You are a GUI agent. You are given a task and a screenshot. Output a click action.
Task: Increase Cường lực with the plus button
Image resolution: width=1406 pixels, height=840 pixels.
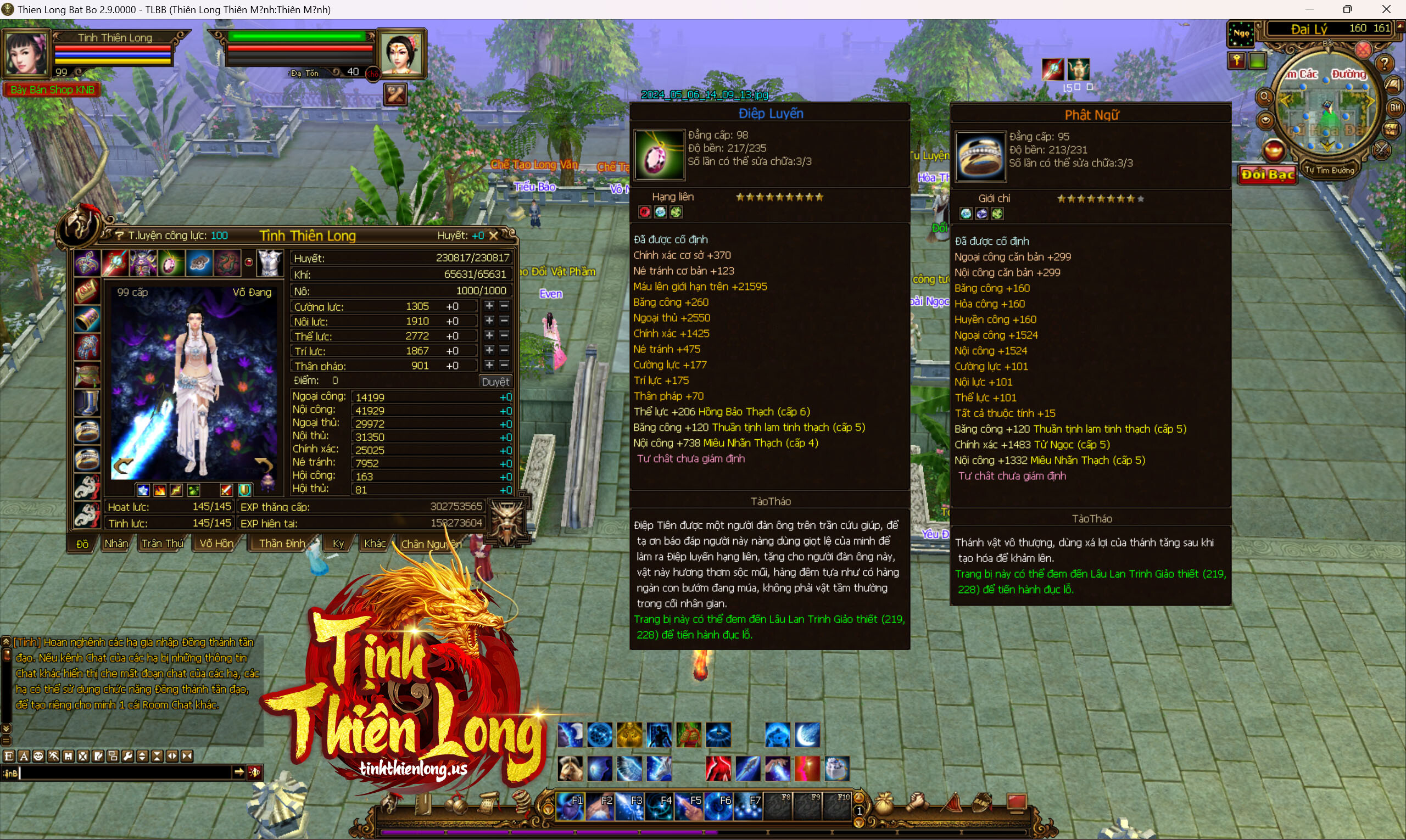pos(489,306)
